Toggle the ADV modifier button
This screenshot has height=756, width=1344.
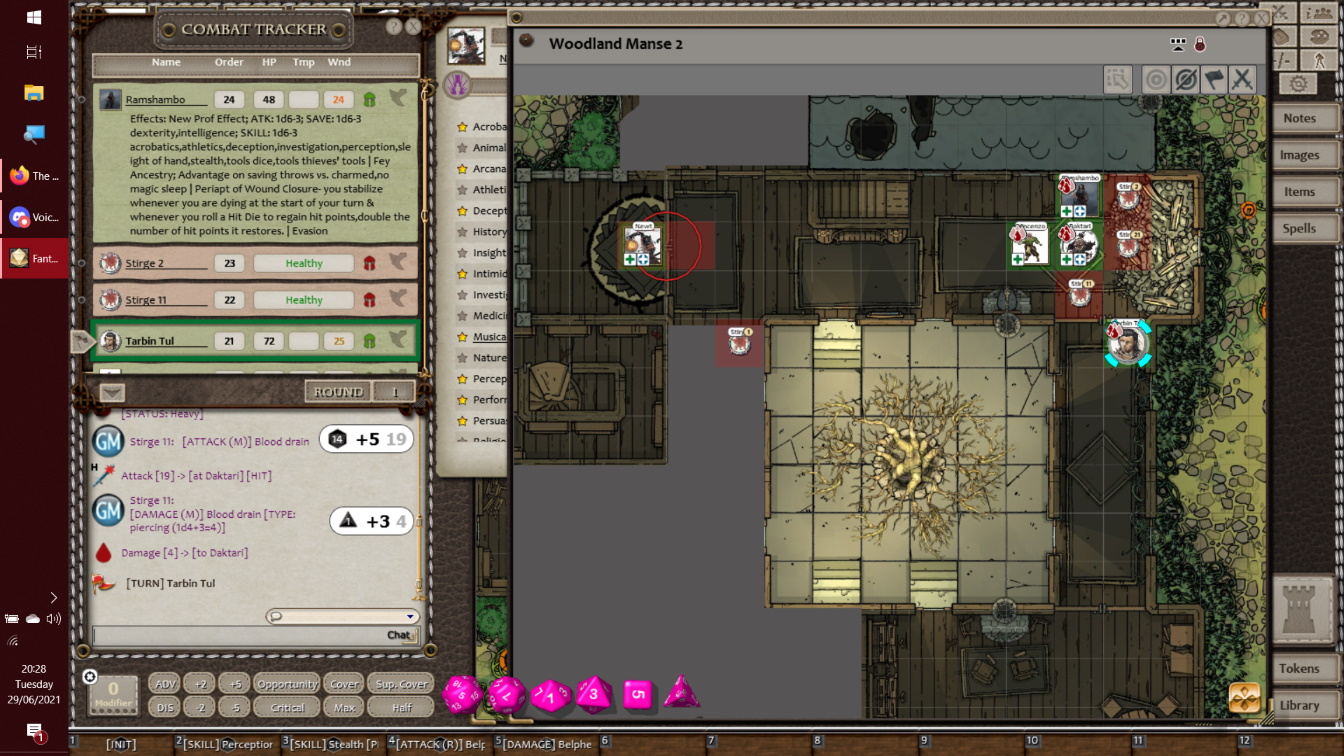coord(165,684)
